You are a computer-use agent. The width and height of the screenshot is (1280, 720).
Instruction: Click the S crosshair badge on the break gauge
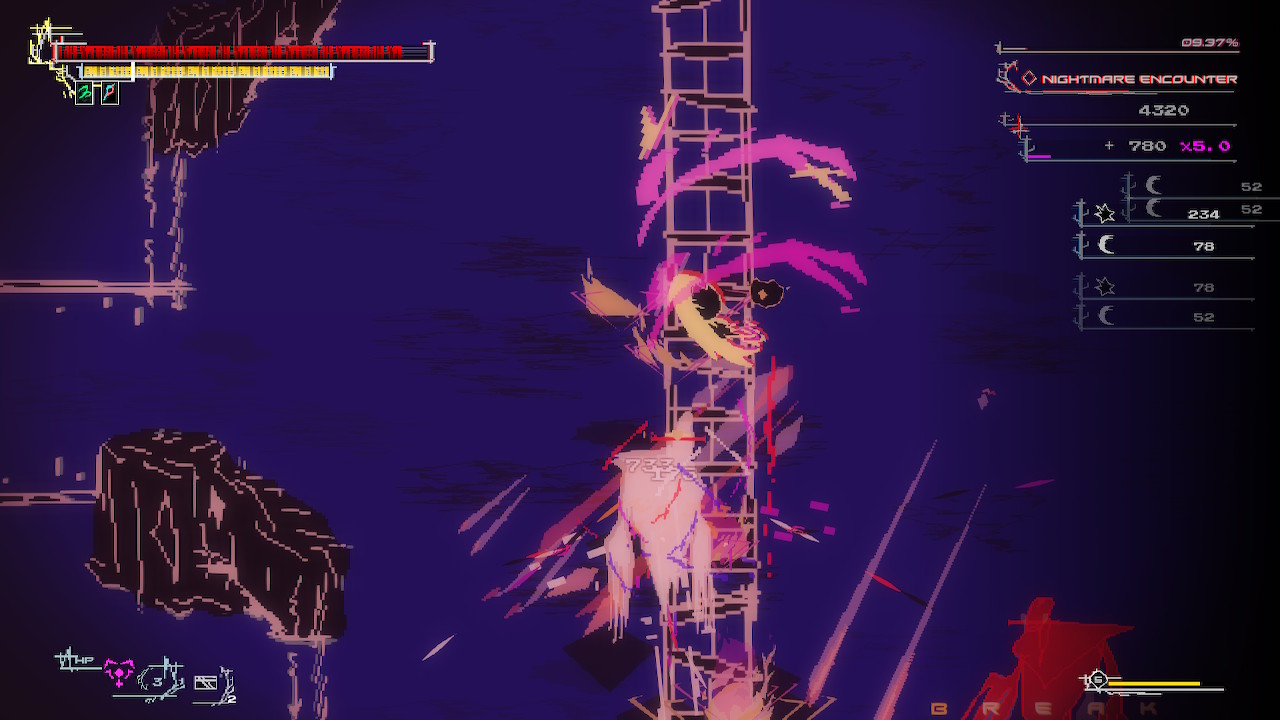[x=1097, y=679]
